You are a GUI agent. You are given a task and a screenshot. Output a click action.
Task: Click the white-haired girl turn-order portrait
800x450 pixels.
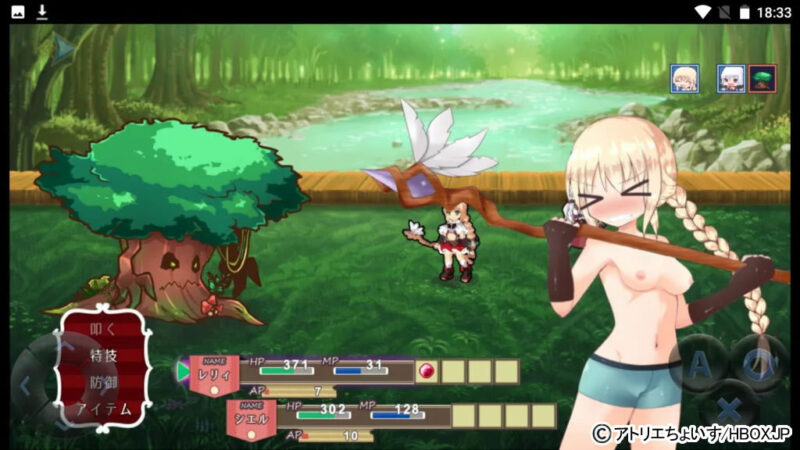tap(731, 78)
